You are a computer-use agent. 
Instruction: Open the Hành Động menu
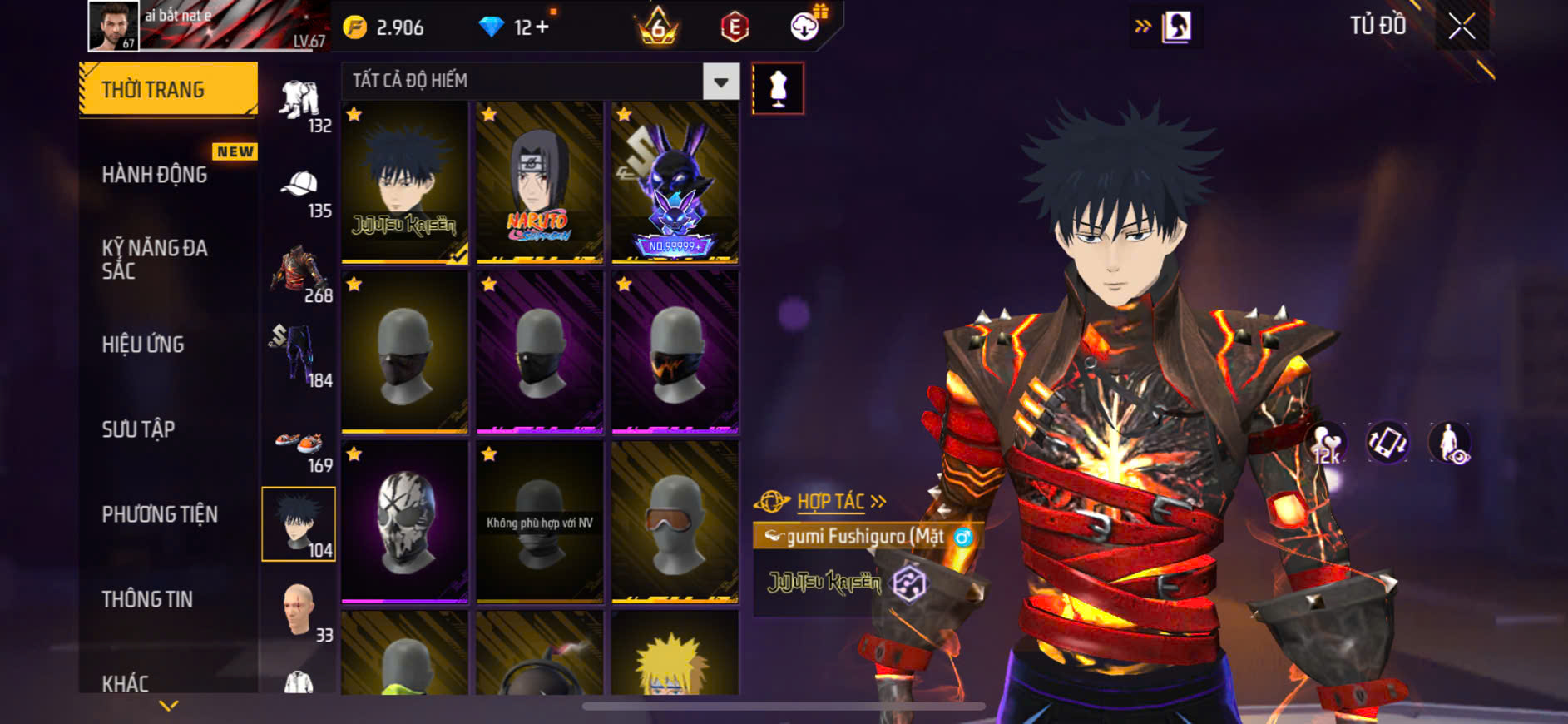[x=155, y=174]
